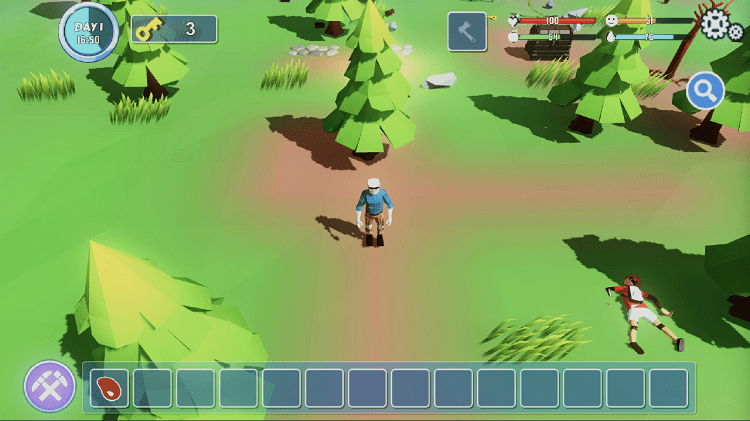Open the settings gear menu
This screenshot has width=750, height=421.
(x=719, y=24)
